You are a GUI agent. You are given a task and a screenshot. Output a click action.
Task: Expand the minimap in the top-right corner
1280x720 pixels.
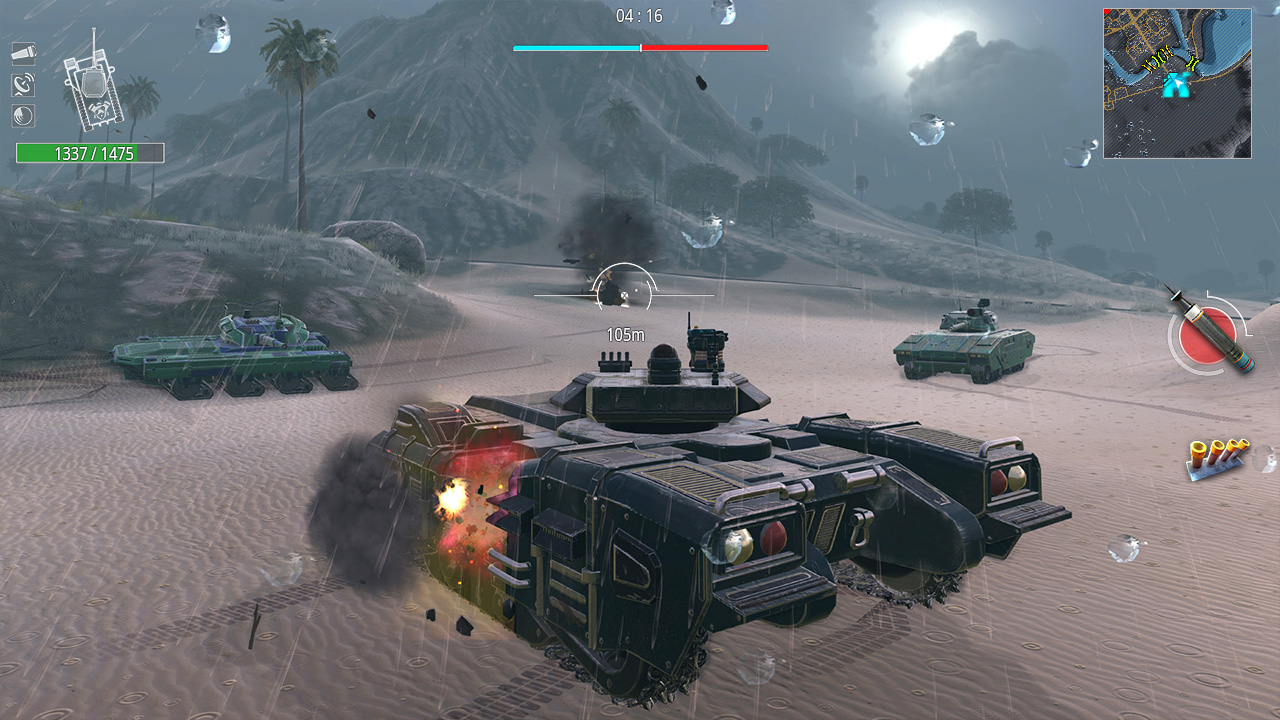tap(1176, 80)
